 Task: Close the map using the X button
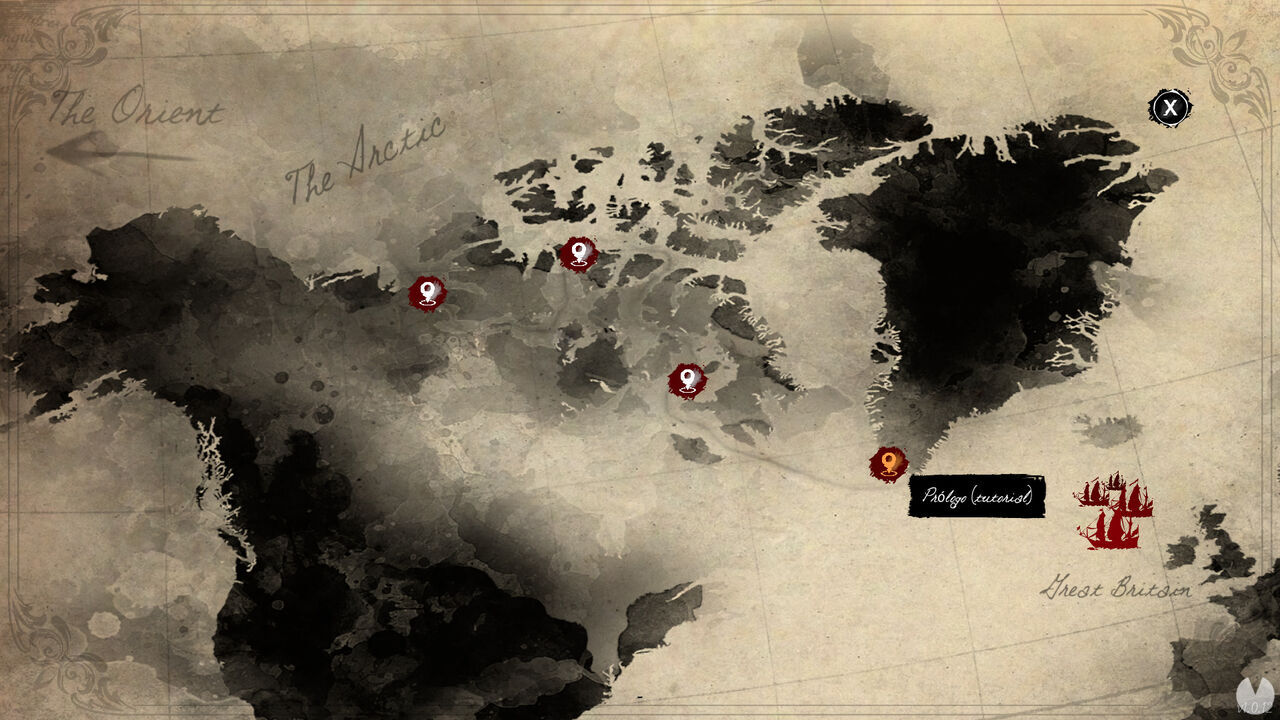[1168, 106]
